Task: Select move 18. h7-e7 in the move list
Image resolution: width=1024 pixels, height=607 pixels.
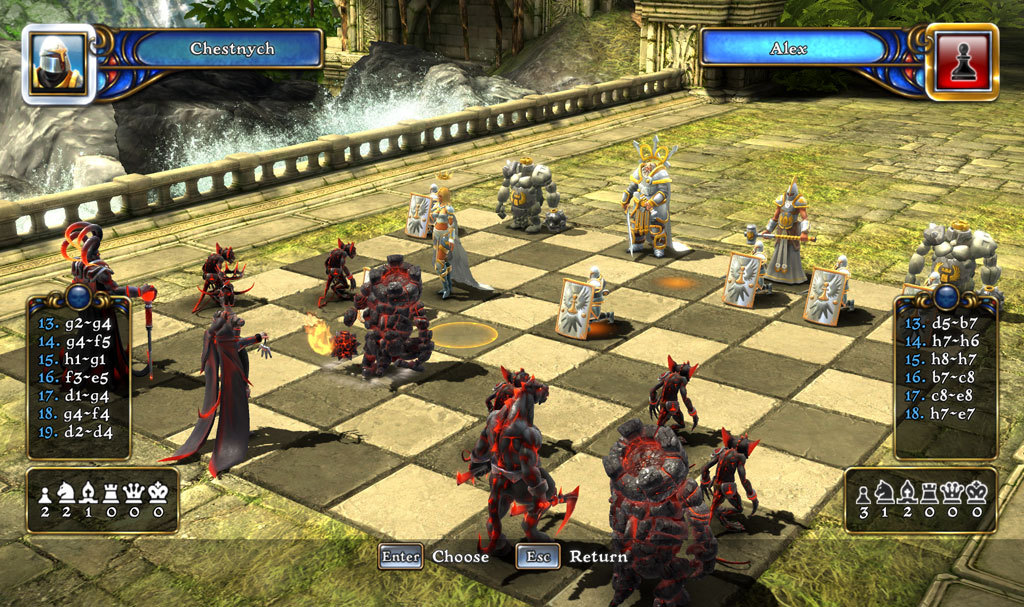Action: [943, 412]
